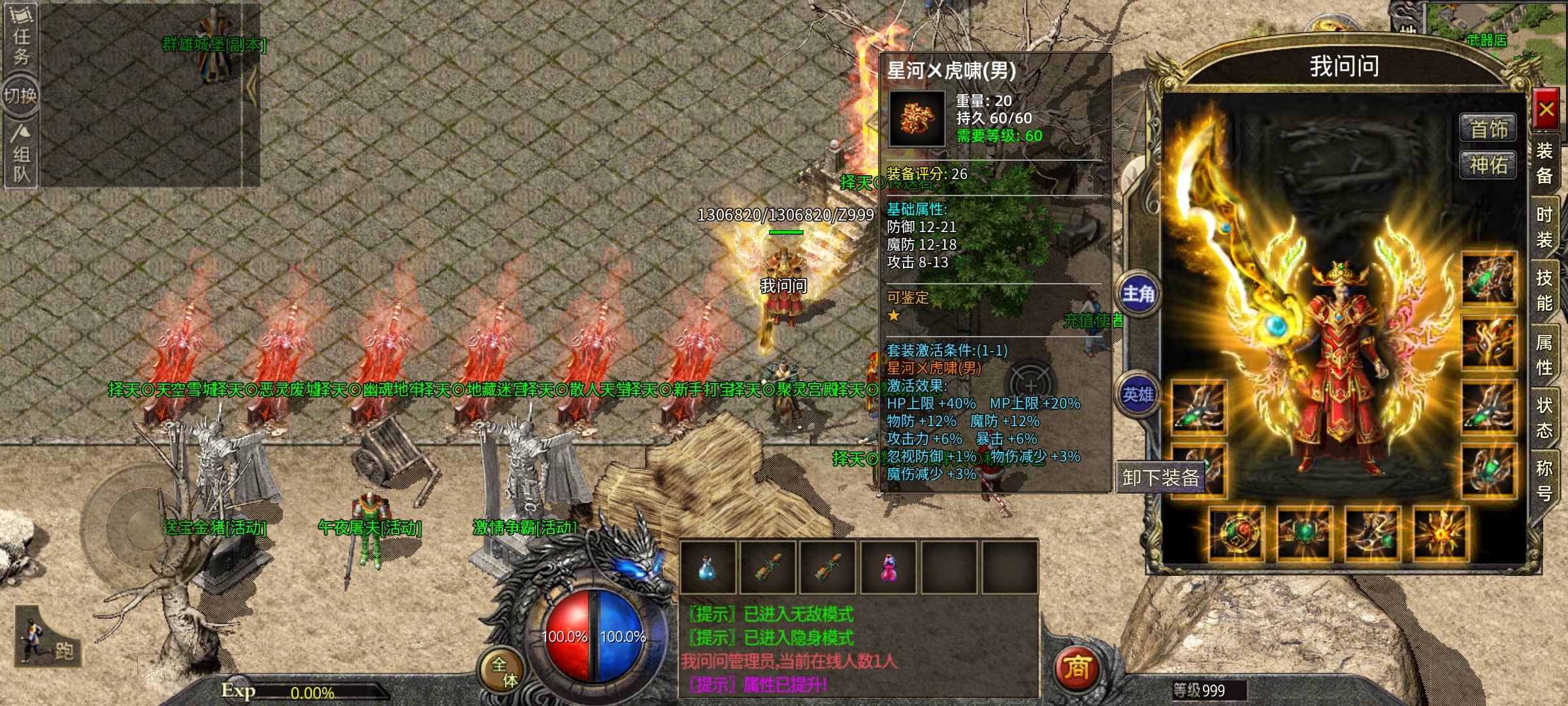Select the fiery orange starburst equipment slot
Image resolution: width=1568 pixels, height=706 pixels.
pos(1440,533)
